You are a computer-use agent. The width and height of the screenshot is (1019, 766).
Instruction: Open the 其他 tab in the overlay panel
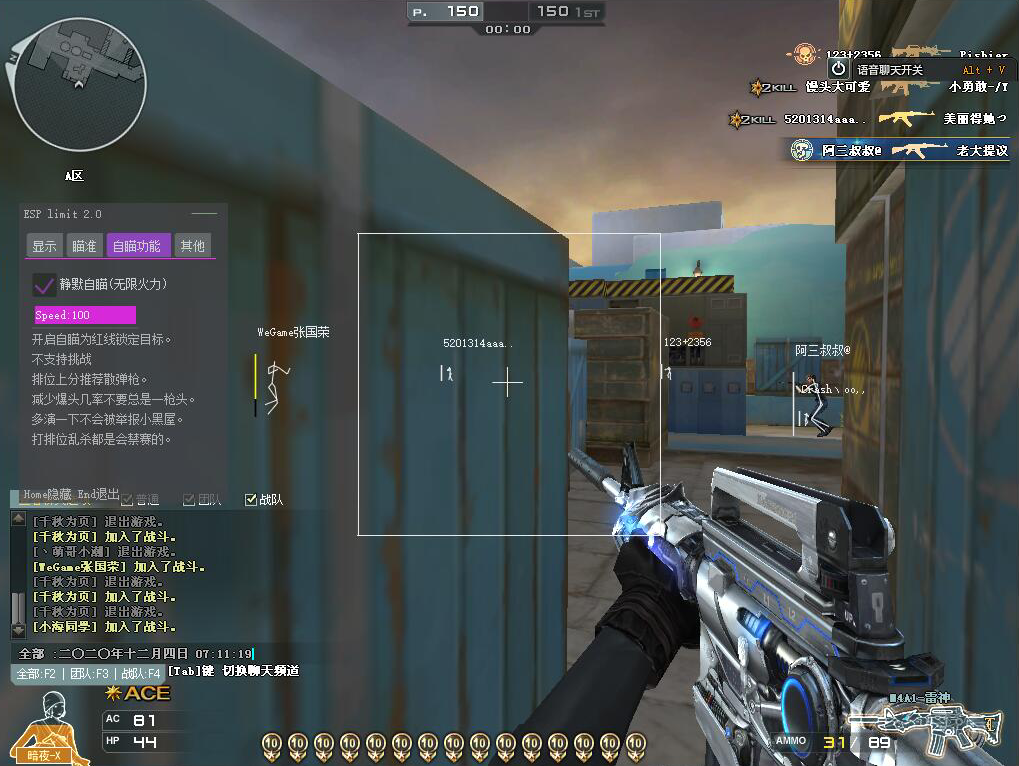click(192, 246)
